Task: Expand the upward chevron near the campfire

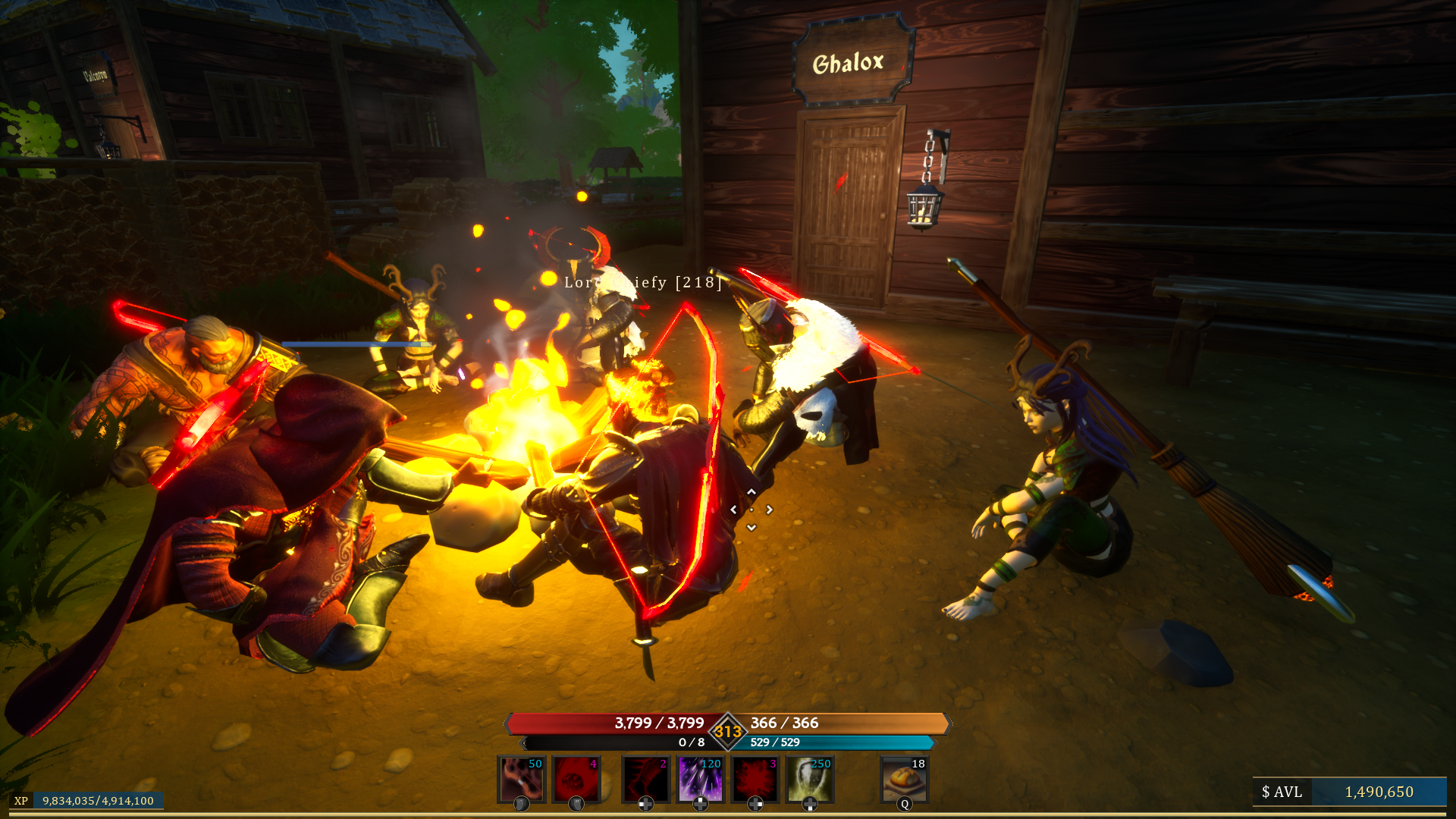Action: (x=751, y=491)
